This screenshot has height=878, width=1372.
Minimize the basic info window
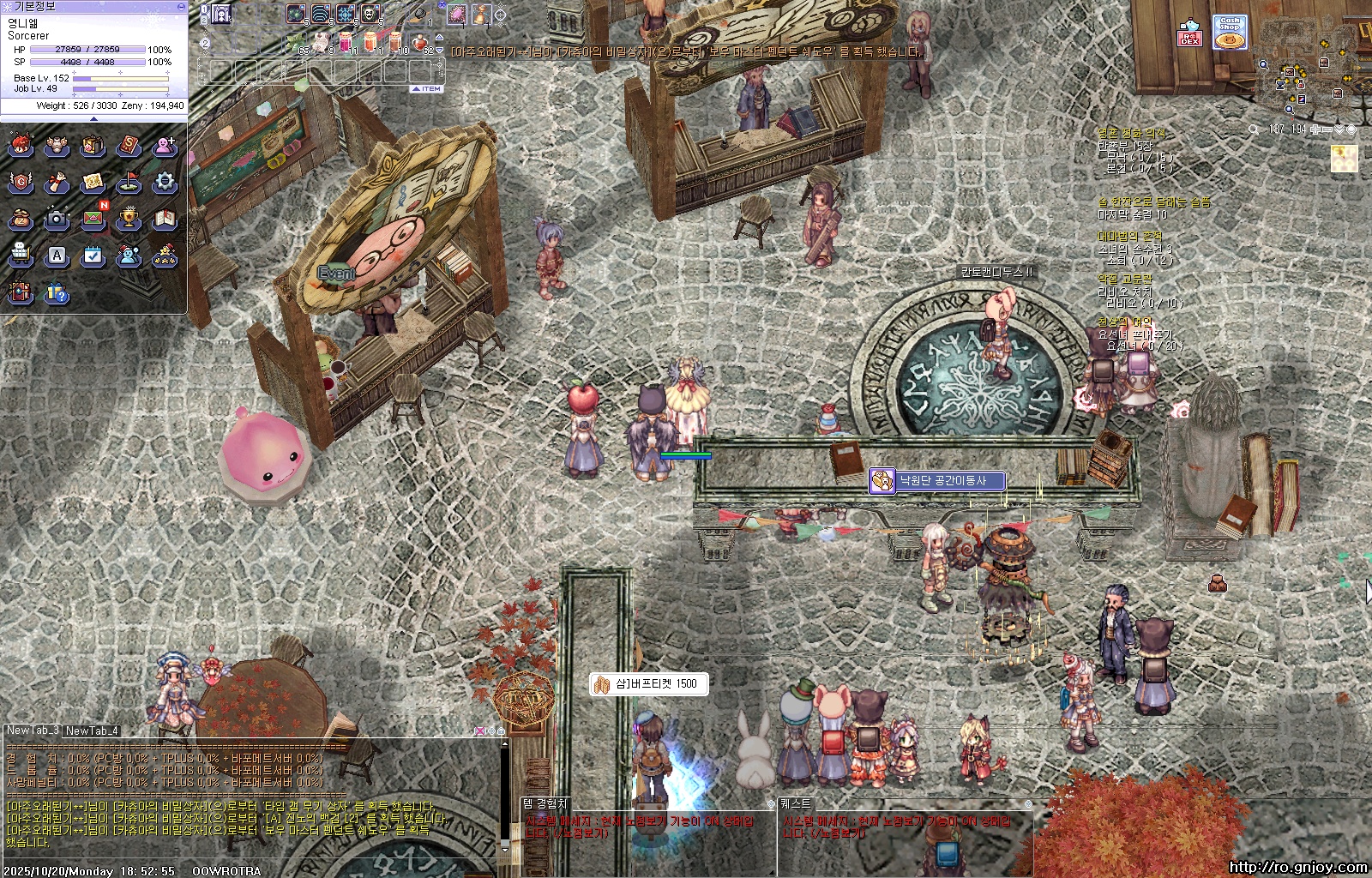[180, 6]
